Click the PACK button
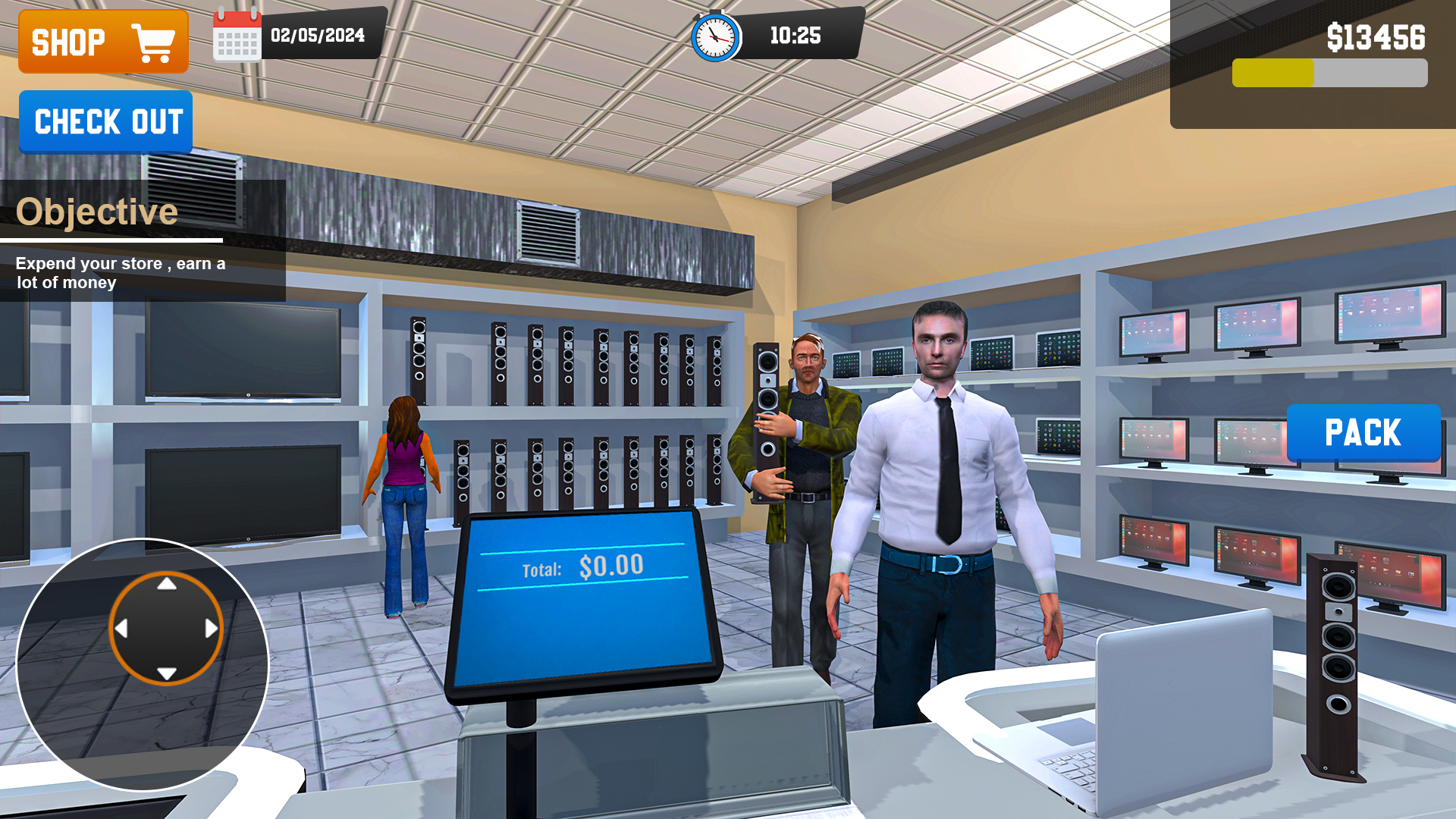1456x819 pixels. pos(1362,432)
